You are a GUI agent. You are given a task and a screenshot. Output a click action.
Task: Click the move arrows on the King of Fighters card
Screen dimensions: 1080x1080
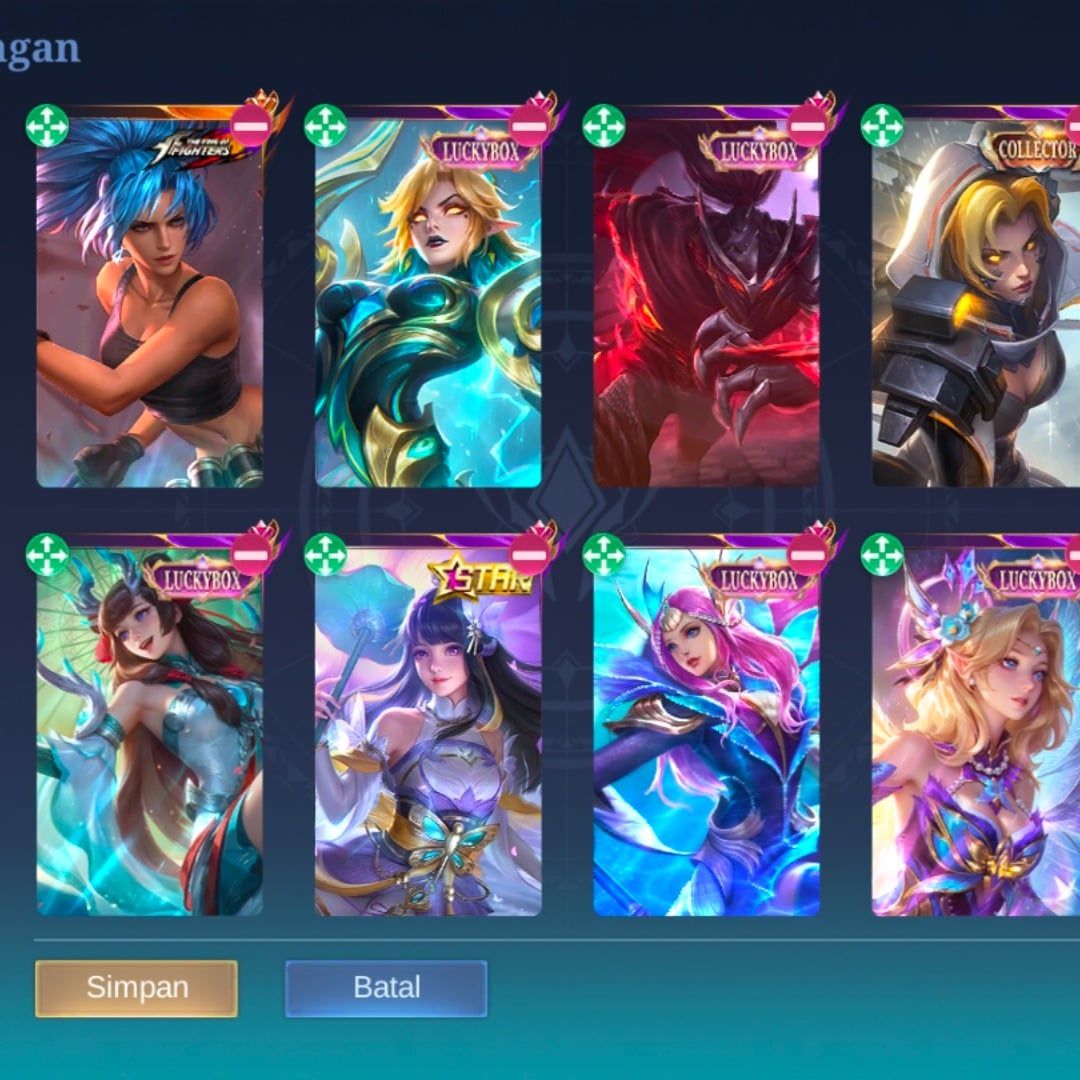[x=47, y=126]
